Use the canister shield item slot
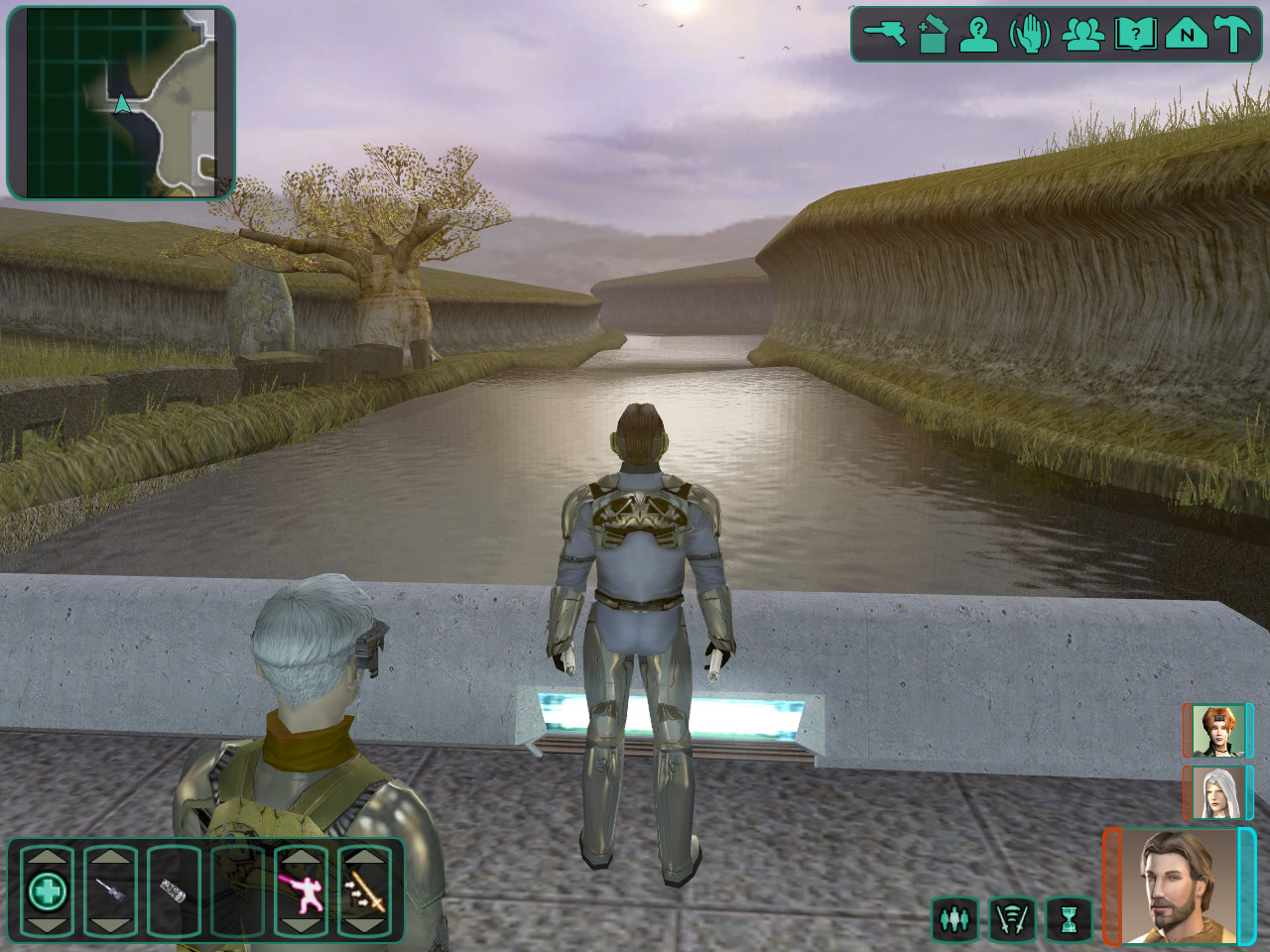Viewport: 1270px width, 952px height. click(174, 892)
